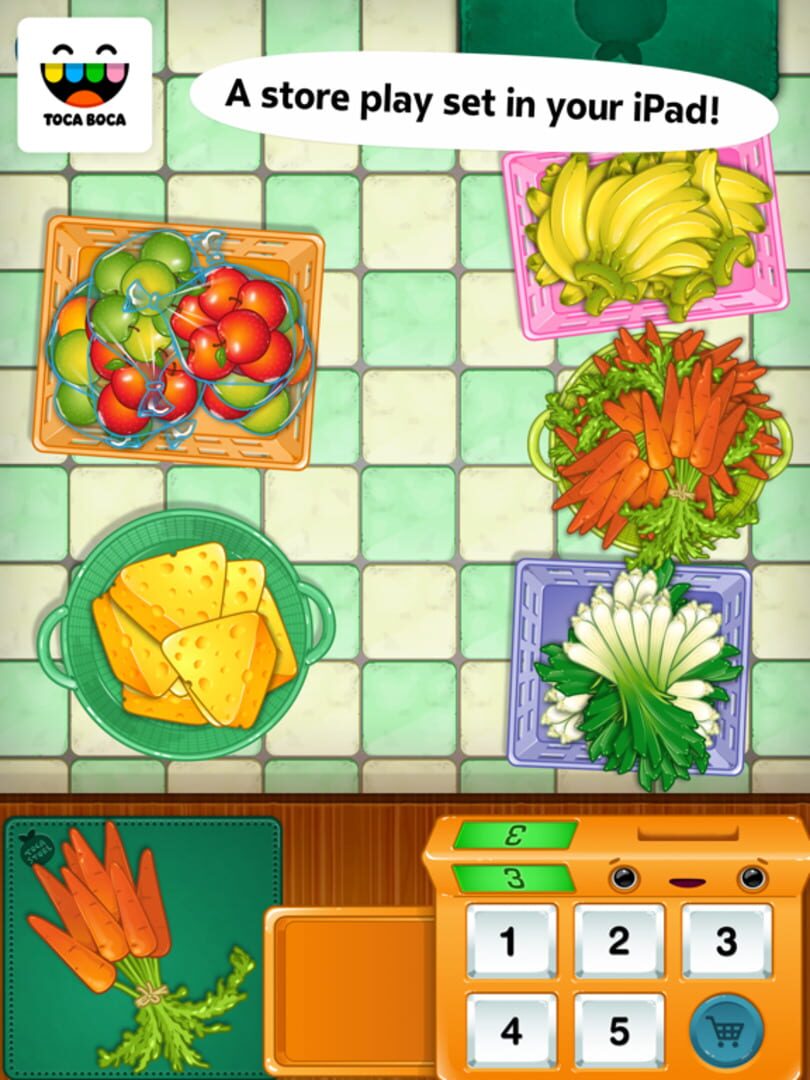Pick the basket of bagged apples
The height and width of the screenshot is (1080, 810).
point(180,341)
